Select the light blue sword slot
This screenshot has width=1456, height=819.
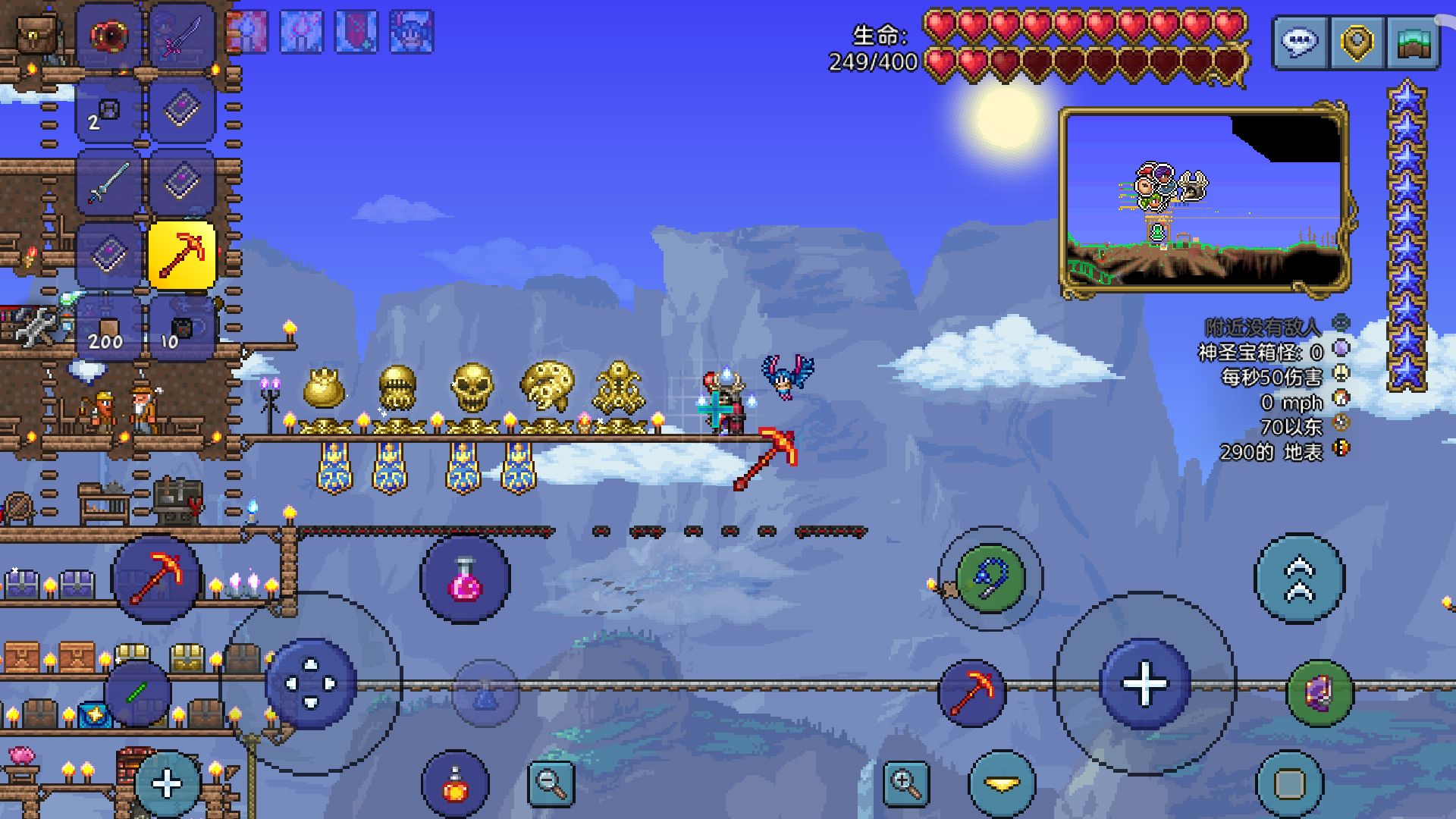pyautogui.click(x=109, y=183)
